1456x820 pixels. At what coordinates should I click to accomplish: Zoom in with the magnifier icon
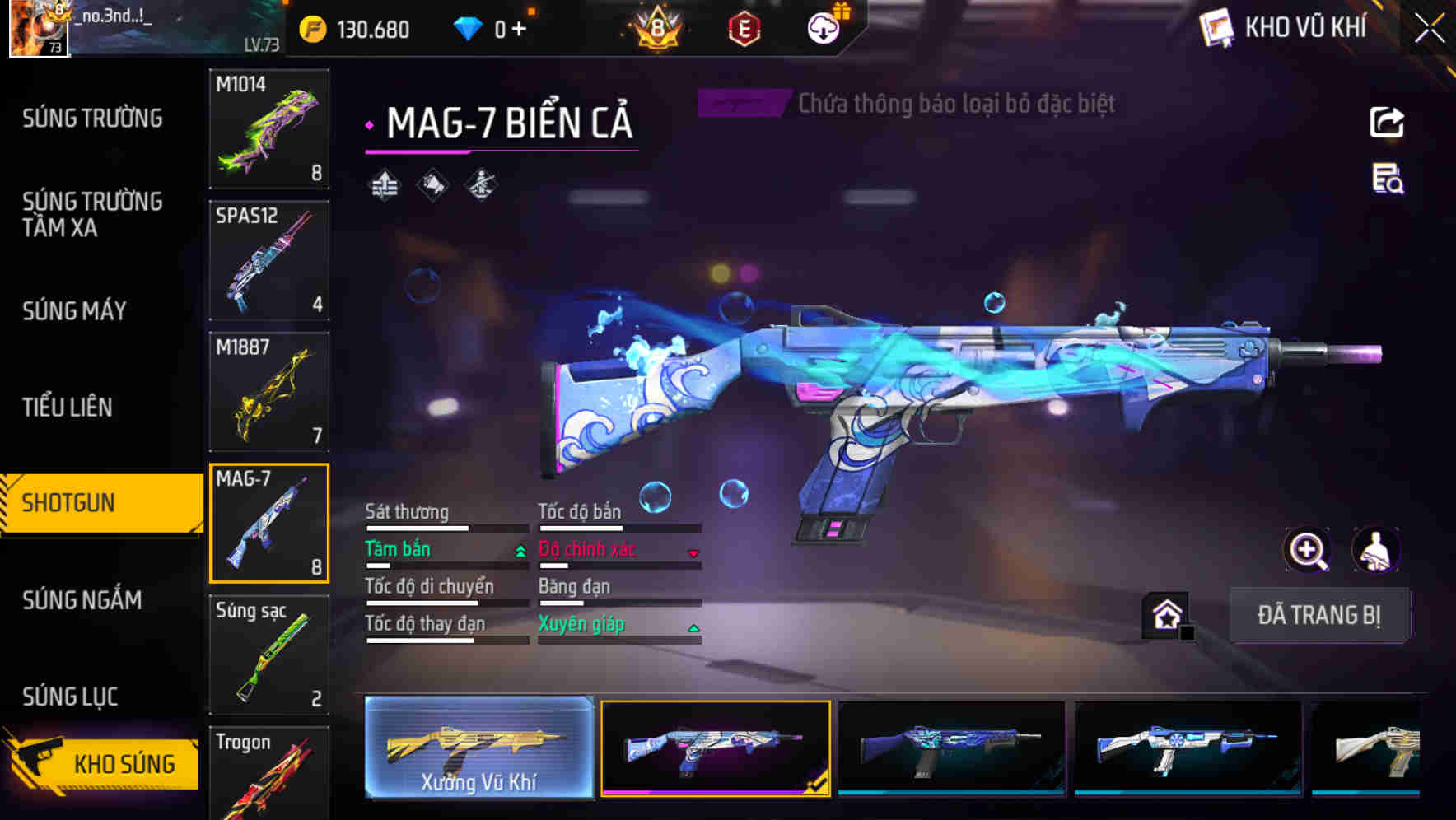pos(1307,550)
